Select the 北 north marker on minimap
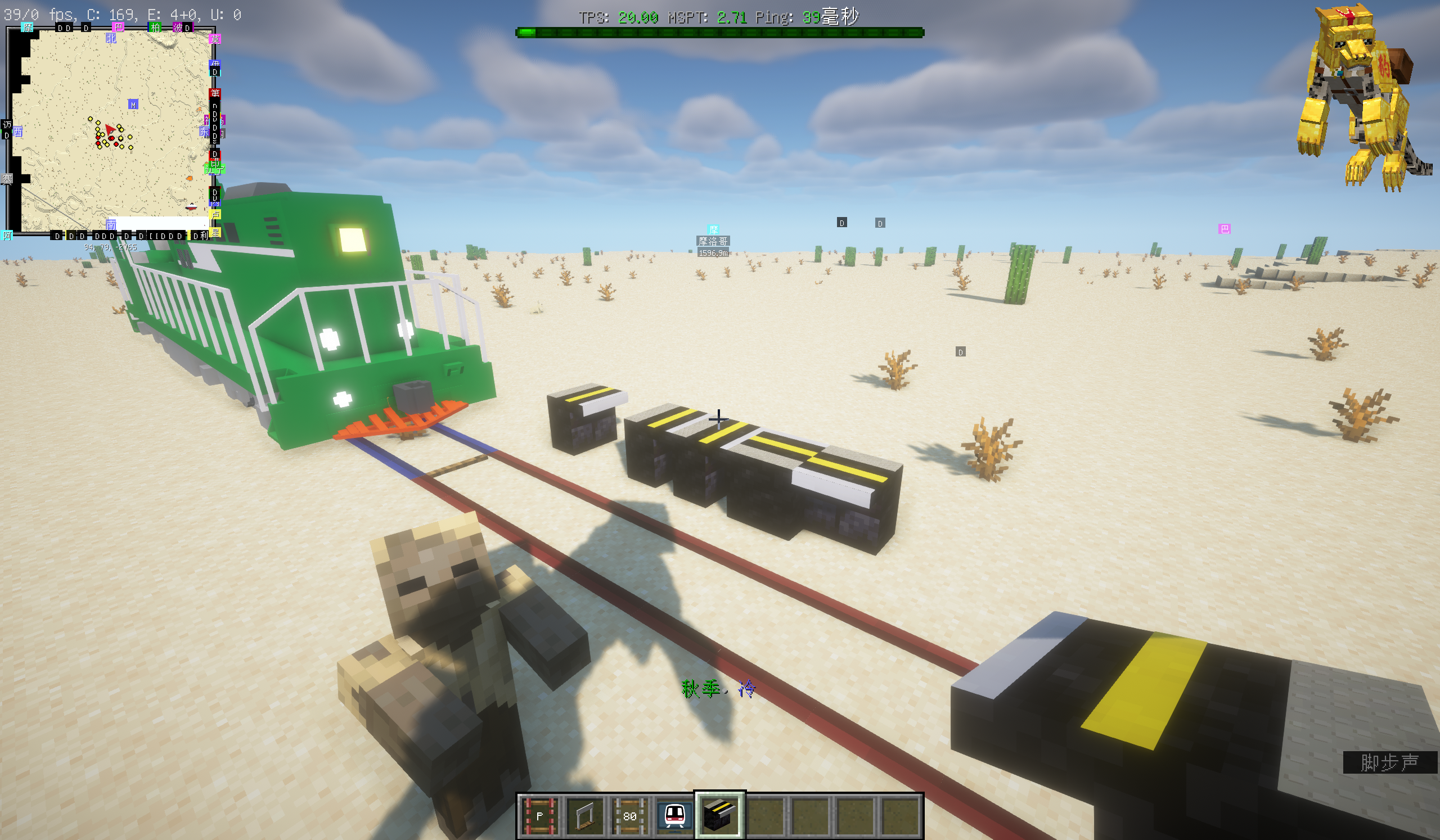 (x=111, y=38)
